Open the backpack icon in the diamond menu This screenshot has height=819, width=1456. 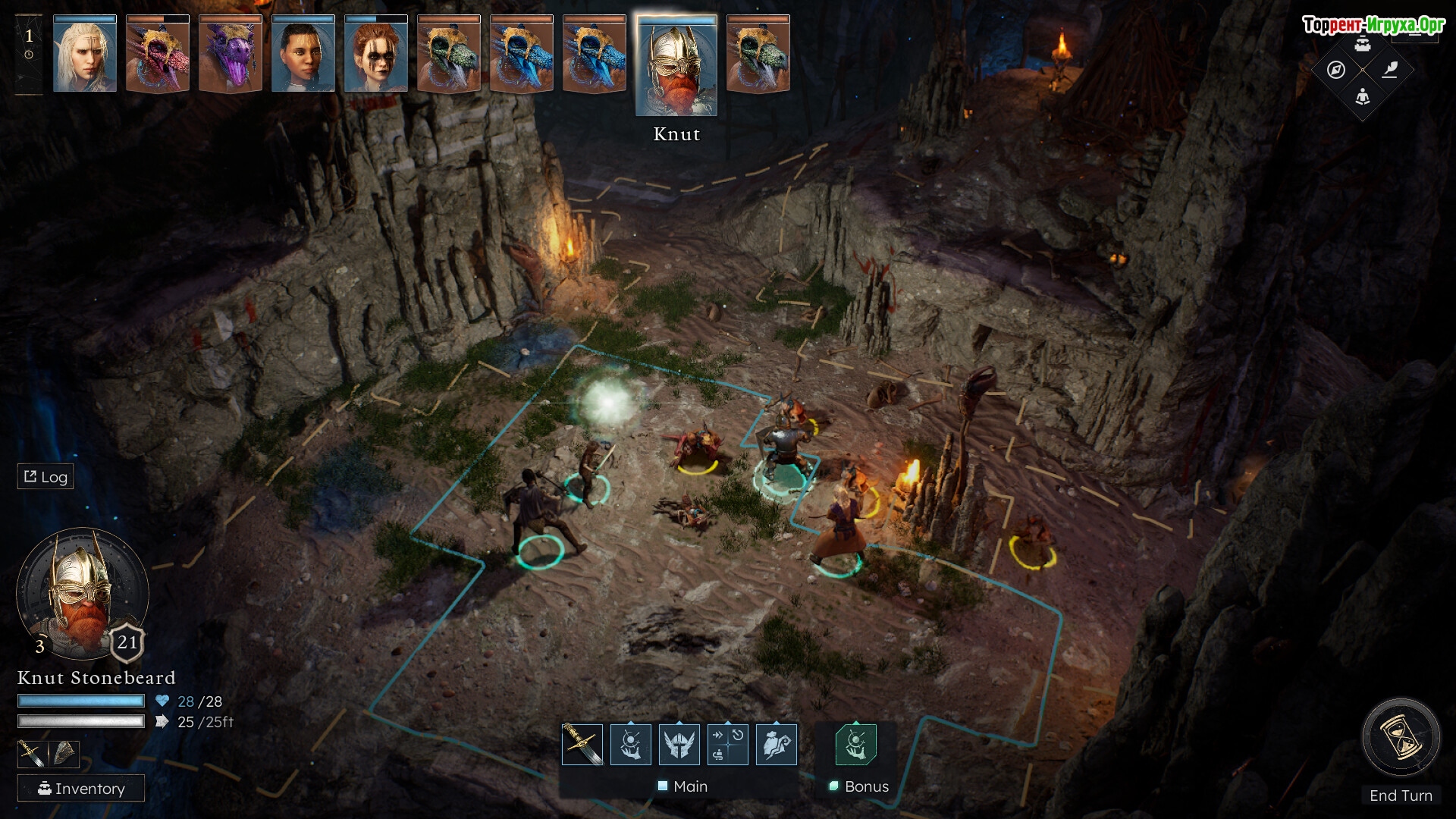[1363, 44]
